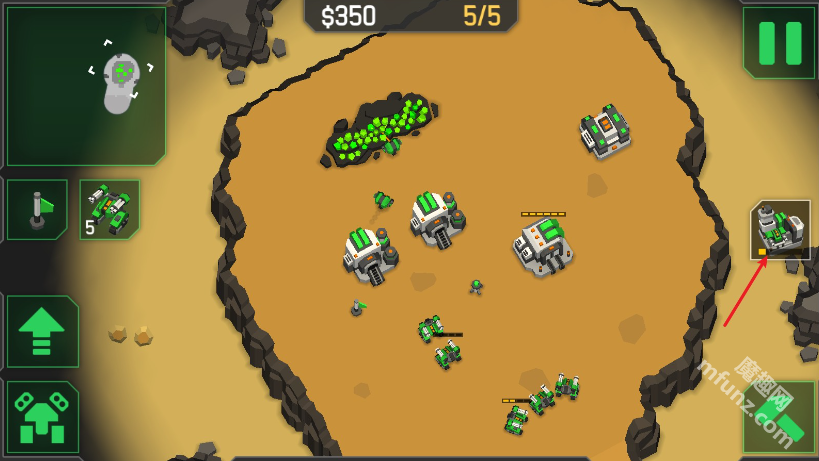This screenshot has width=819, height=461.
Task: Pause the game with the green button
Action: point(779,42)
